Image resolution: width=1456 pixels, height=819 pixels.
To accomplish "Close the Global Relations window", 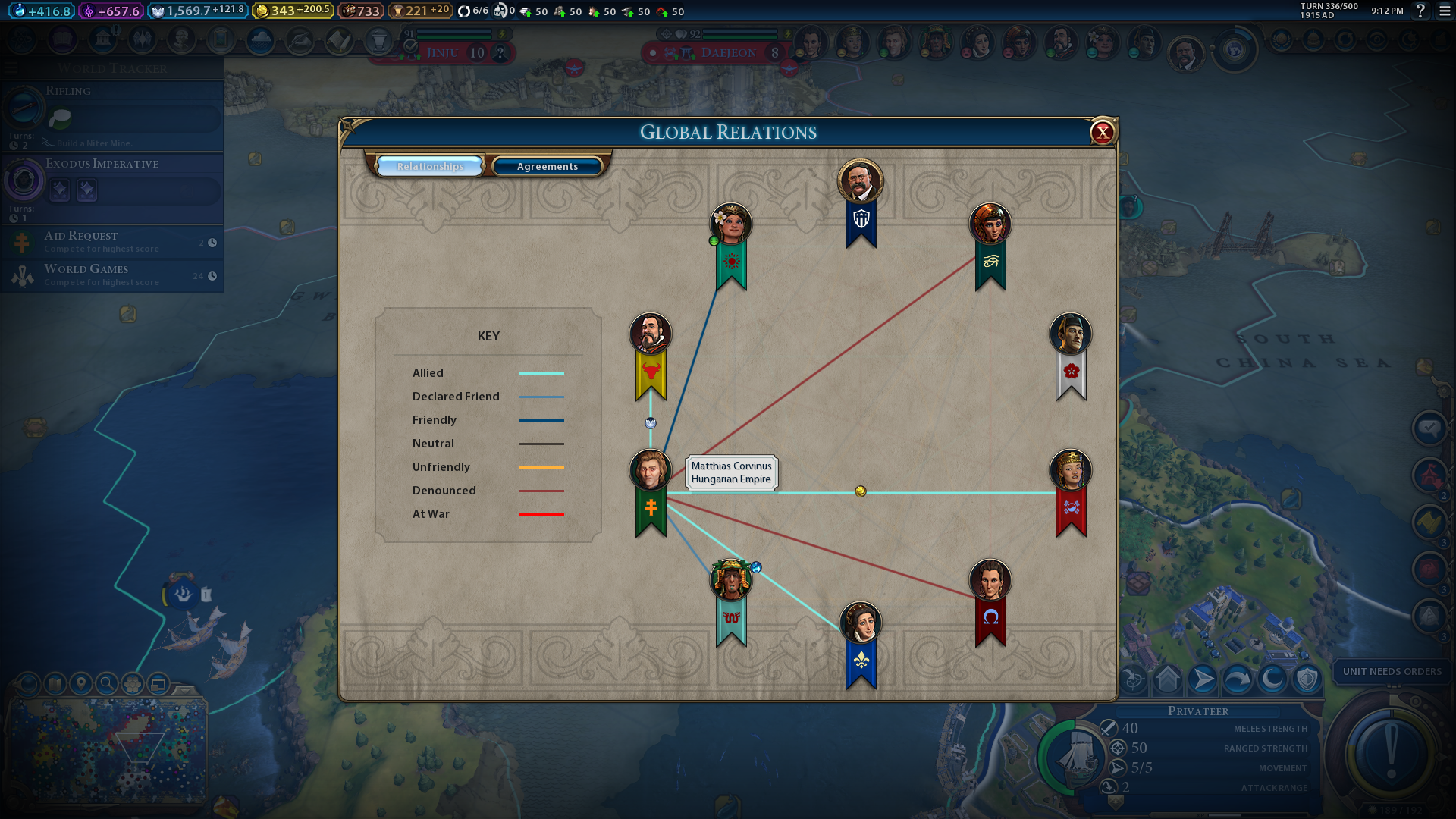I will 1102,133.
